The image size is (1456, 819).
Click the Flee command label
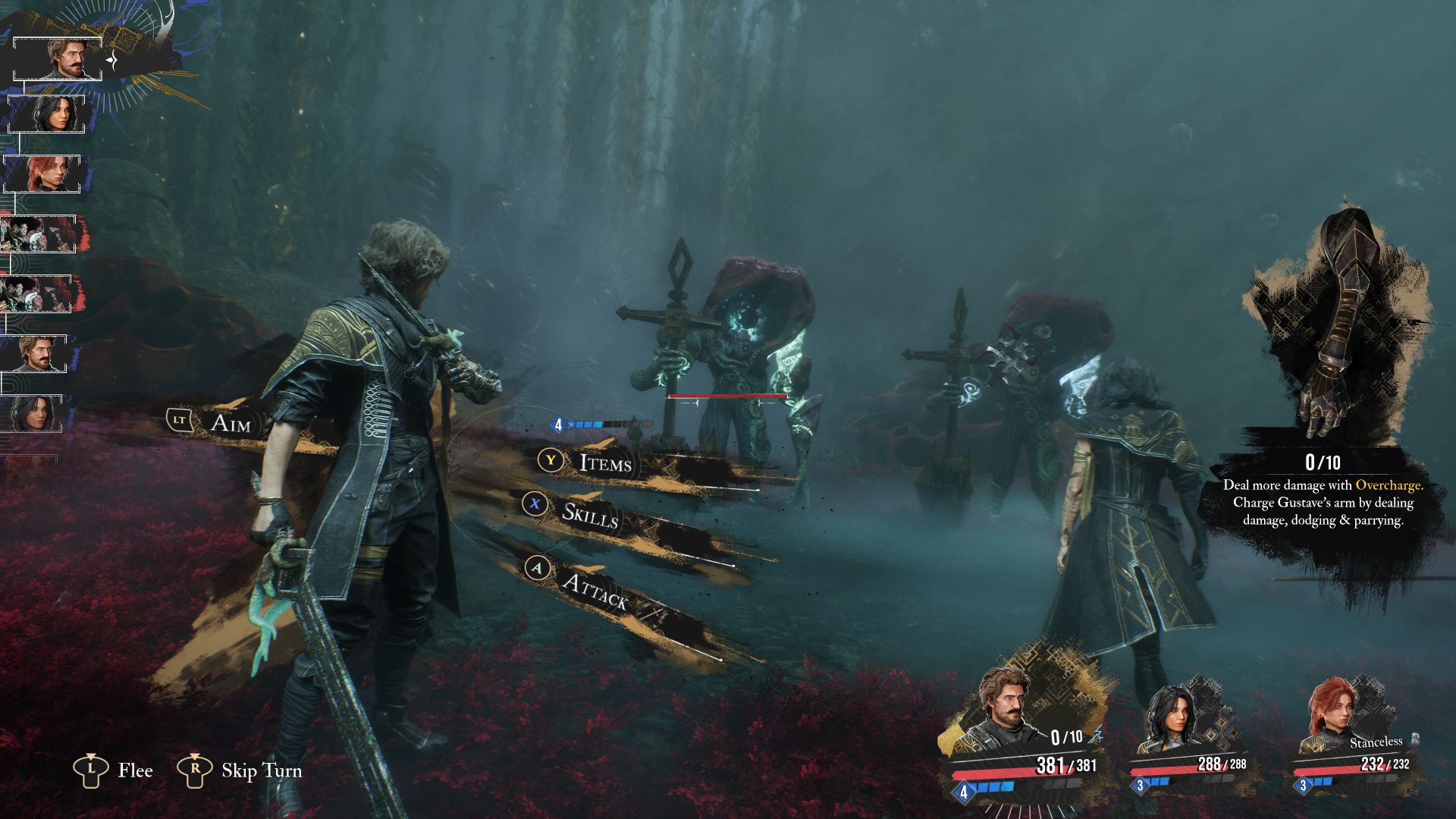(x=135, y=771)
